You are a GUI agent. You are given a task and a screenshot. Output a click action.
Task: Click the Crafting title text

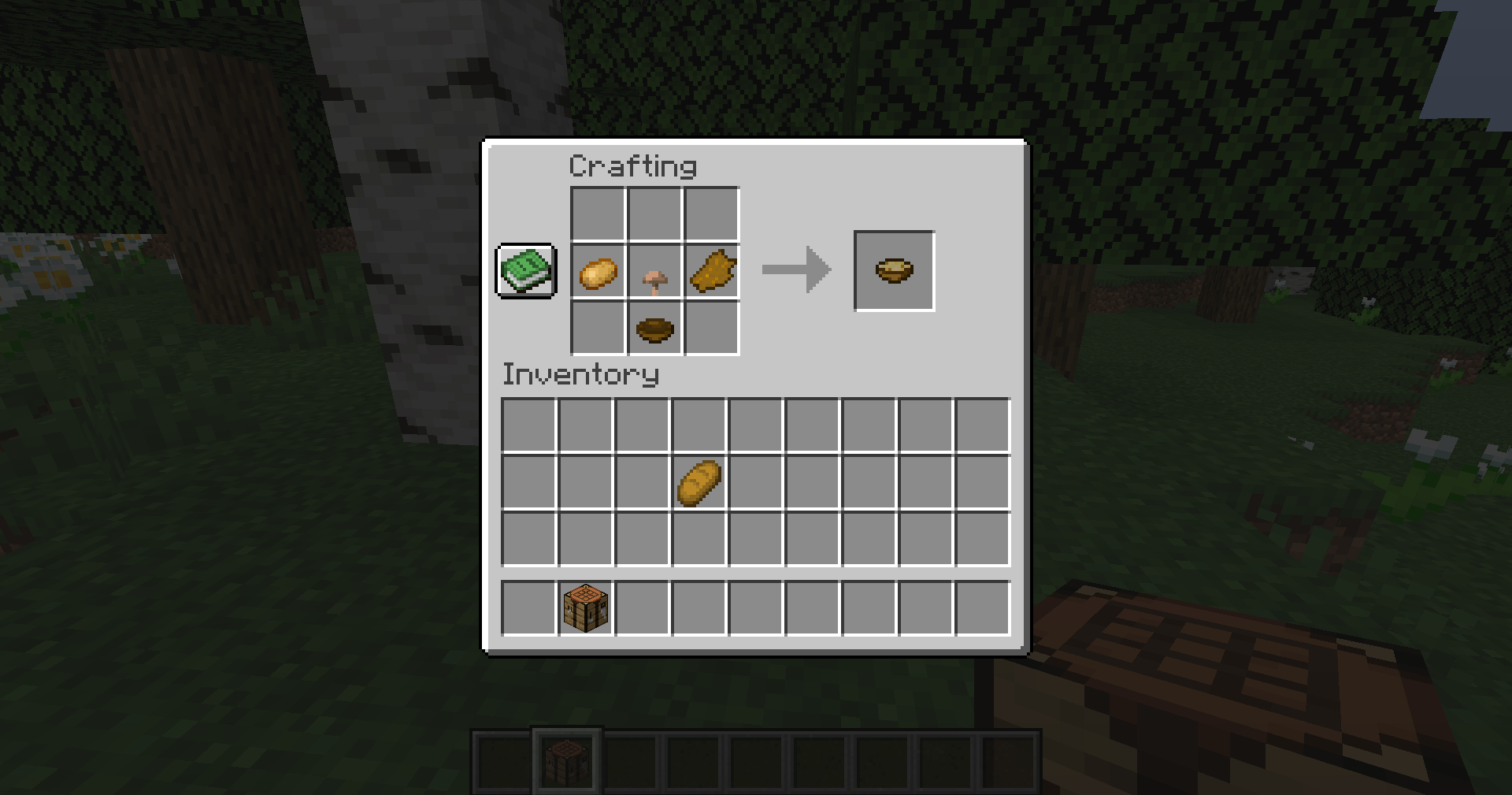[x=632, y=165]
